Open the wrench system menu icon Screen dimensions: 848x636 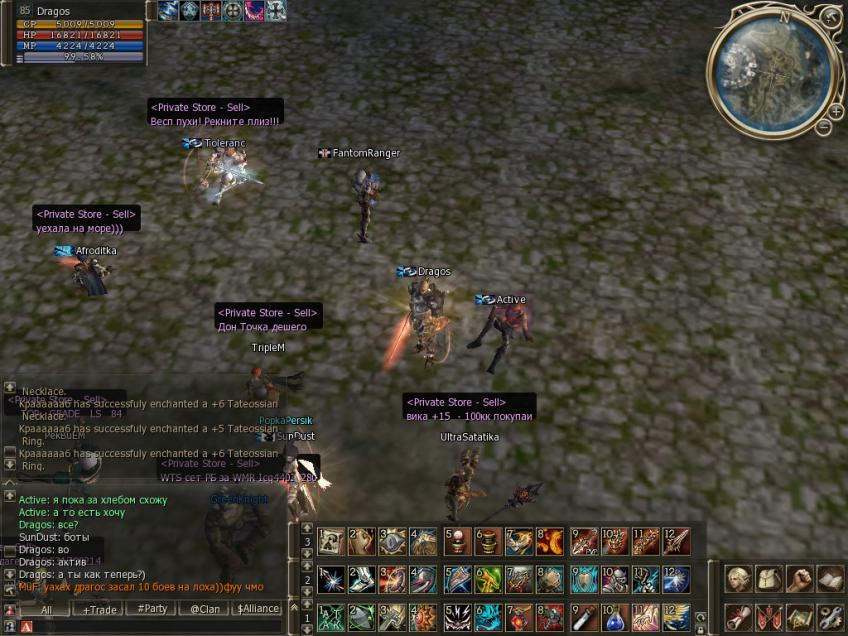click(x=830, y=616)
